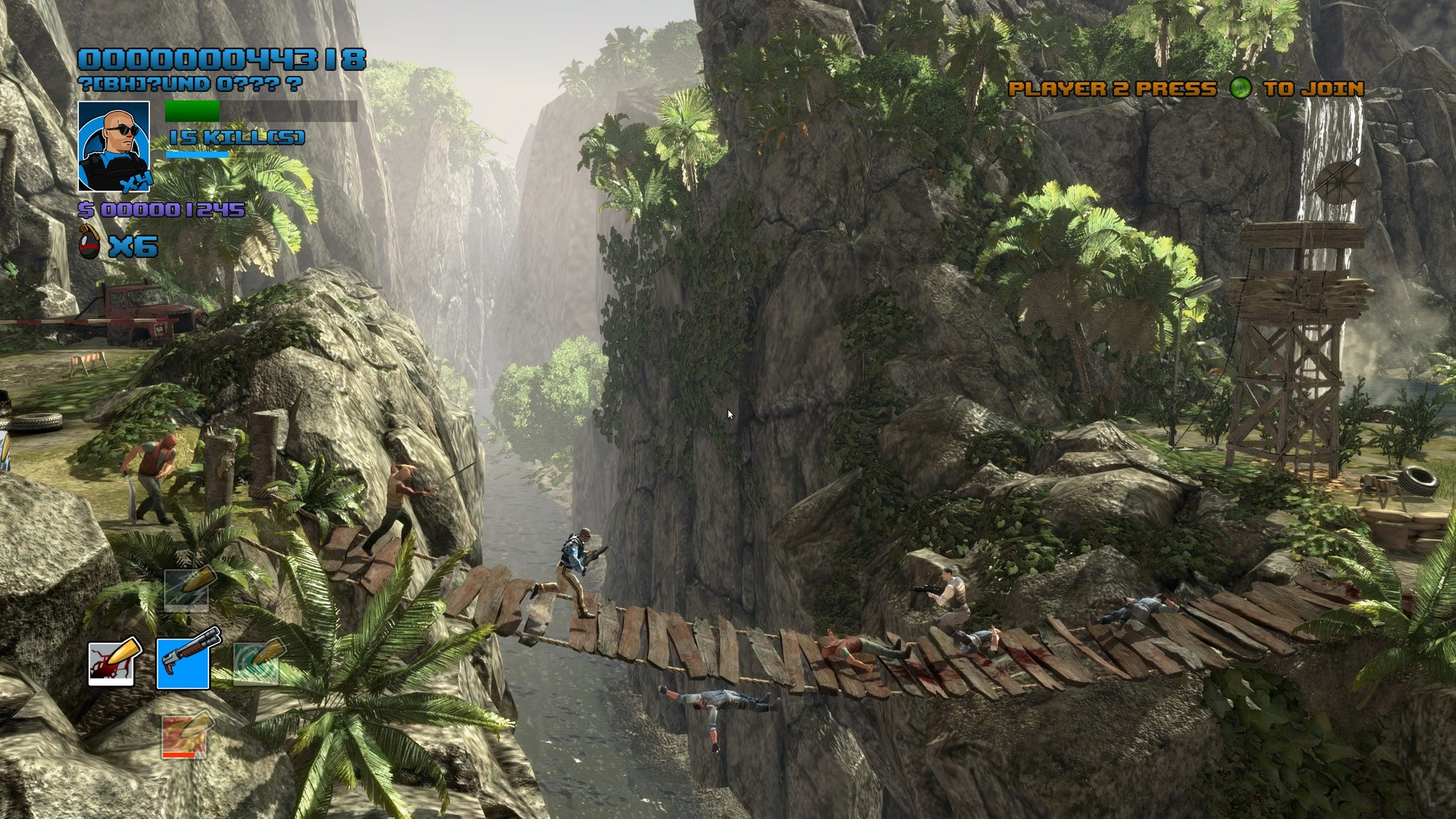This screenshot has height=819, width=1456.
Task: Switch to the lightning bullet ammo
Action: tap(187, 589)
